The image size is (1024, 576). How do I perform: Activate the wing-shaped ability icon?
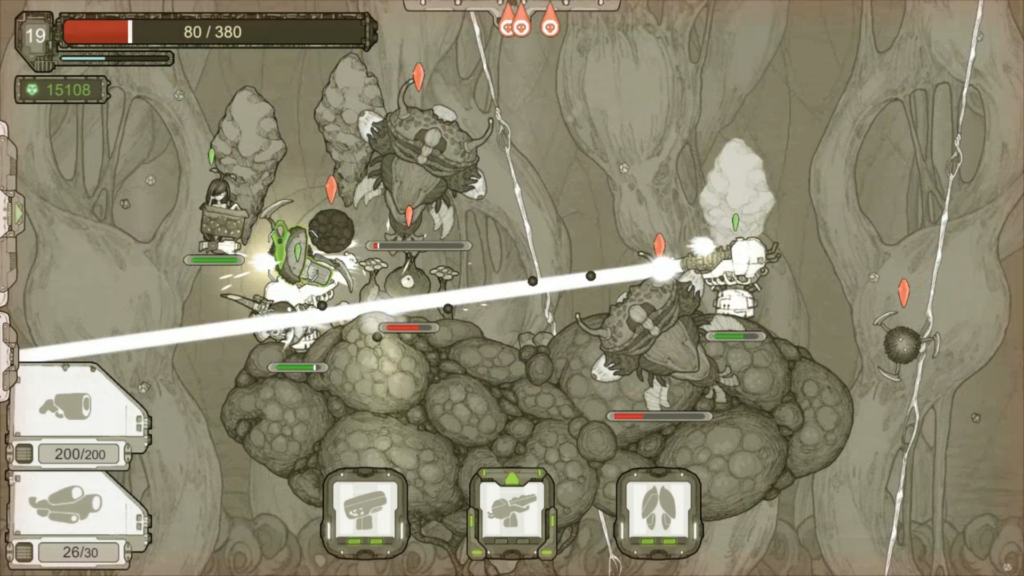tap(659, 511)
